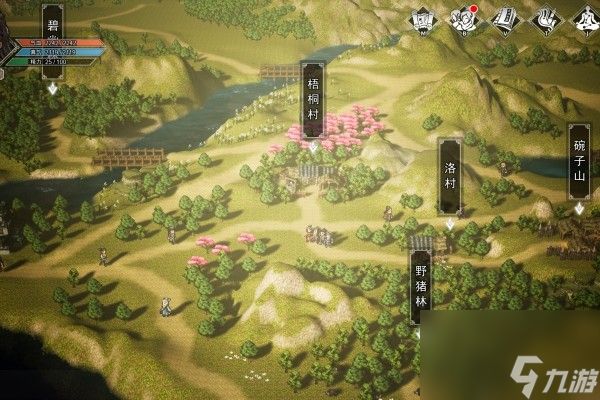This screenshot has height=400, width=600.
Task: Open the bag icon with red notification
Action: (x=463, y=19)
